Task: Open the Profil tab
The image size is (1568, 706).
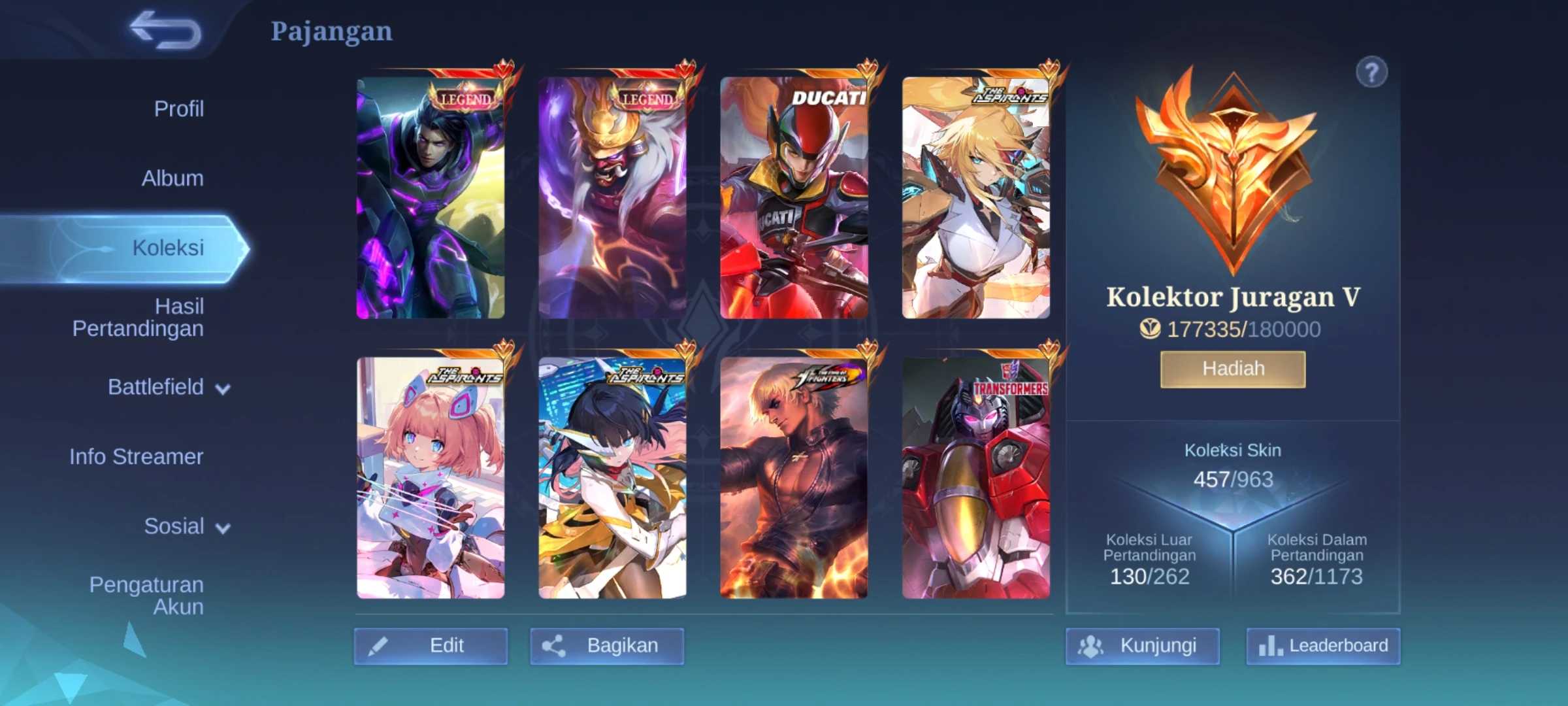Action: [178, 109]
